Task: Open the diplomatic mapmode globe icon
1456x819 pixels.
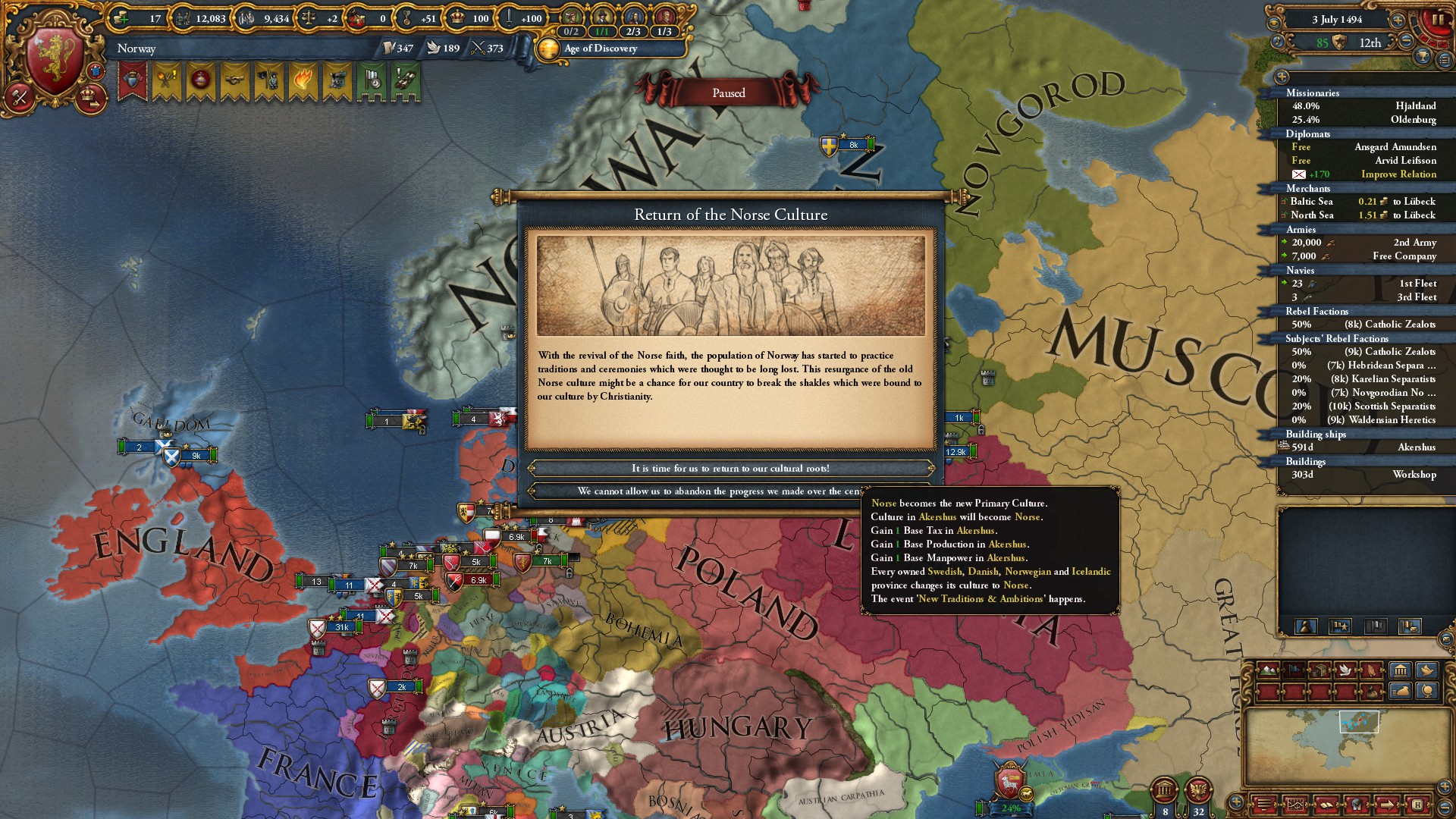Action: click(1426, 692)
